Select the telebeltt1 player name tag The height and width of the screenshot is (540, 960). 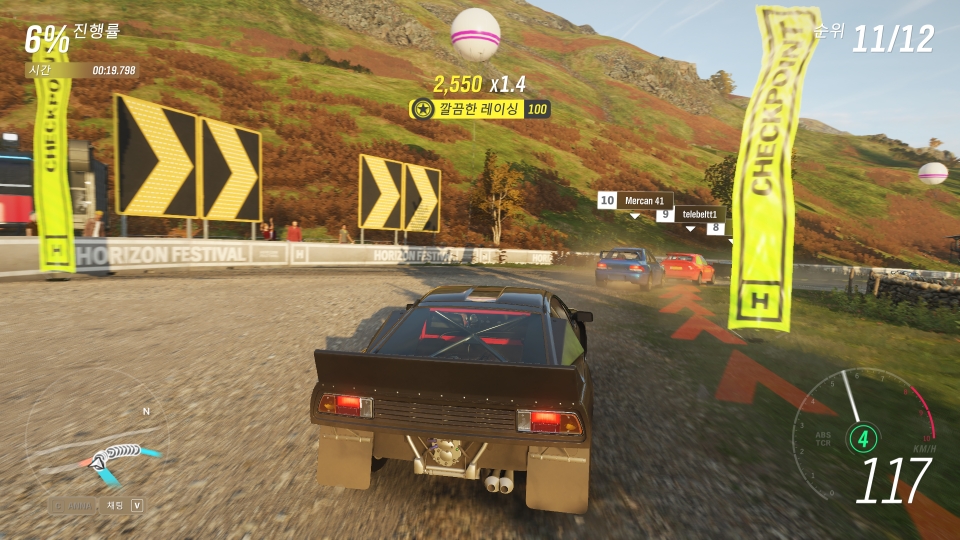[700, 215]
